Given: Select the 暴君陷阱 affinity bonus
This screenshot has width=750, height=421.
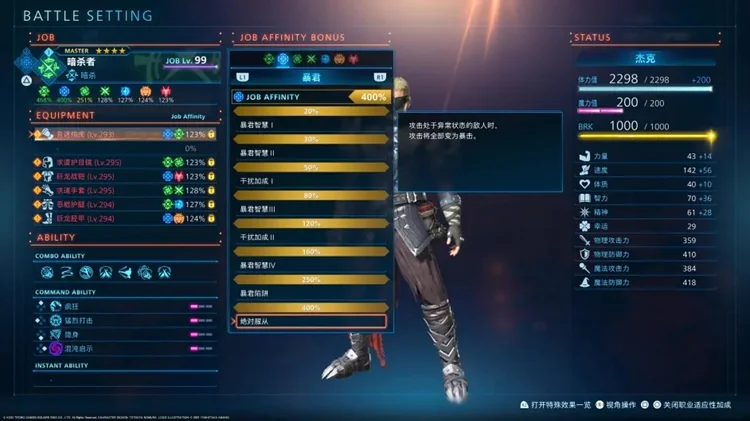Looking at the screenshot, I should coord(309,293).
